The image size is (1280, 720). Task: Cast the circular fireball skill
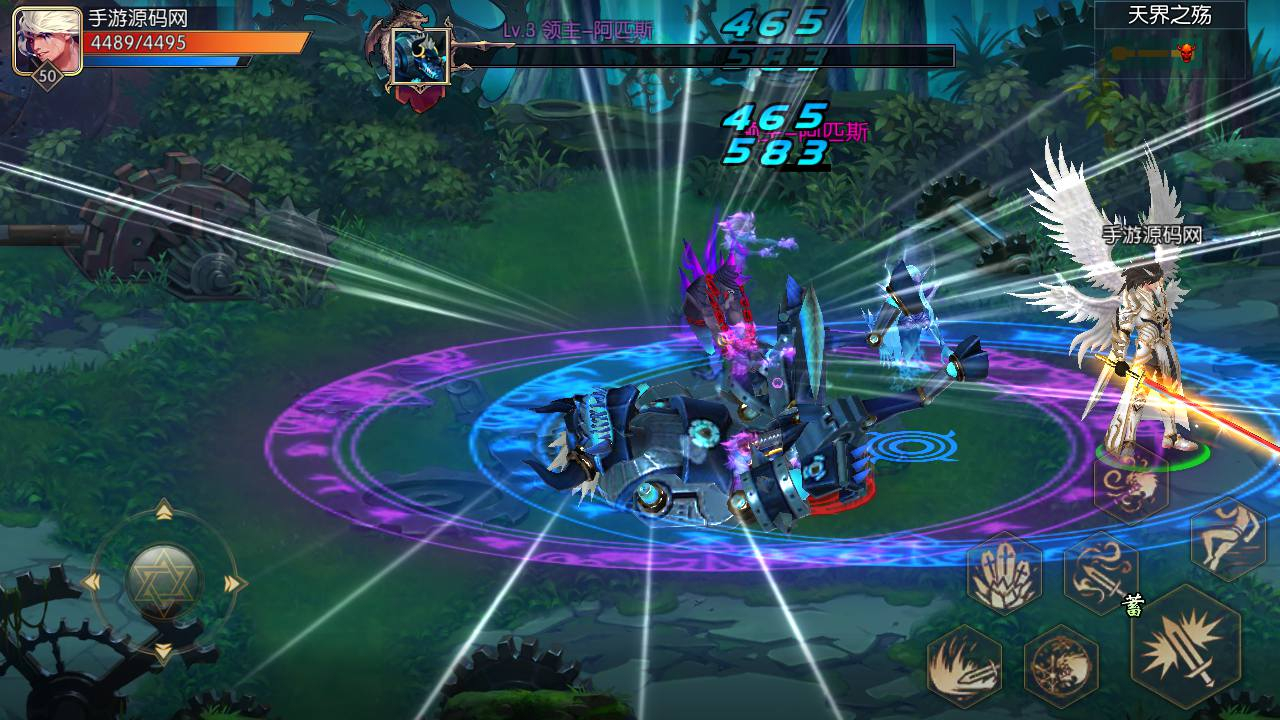pyautogui.click(x=1061, y=665)
